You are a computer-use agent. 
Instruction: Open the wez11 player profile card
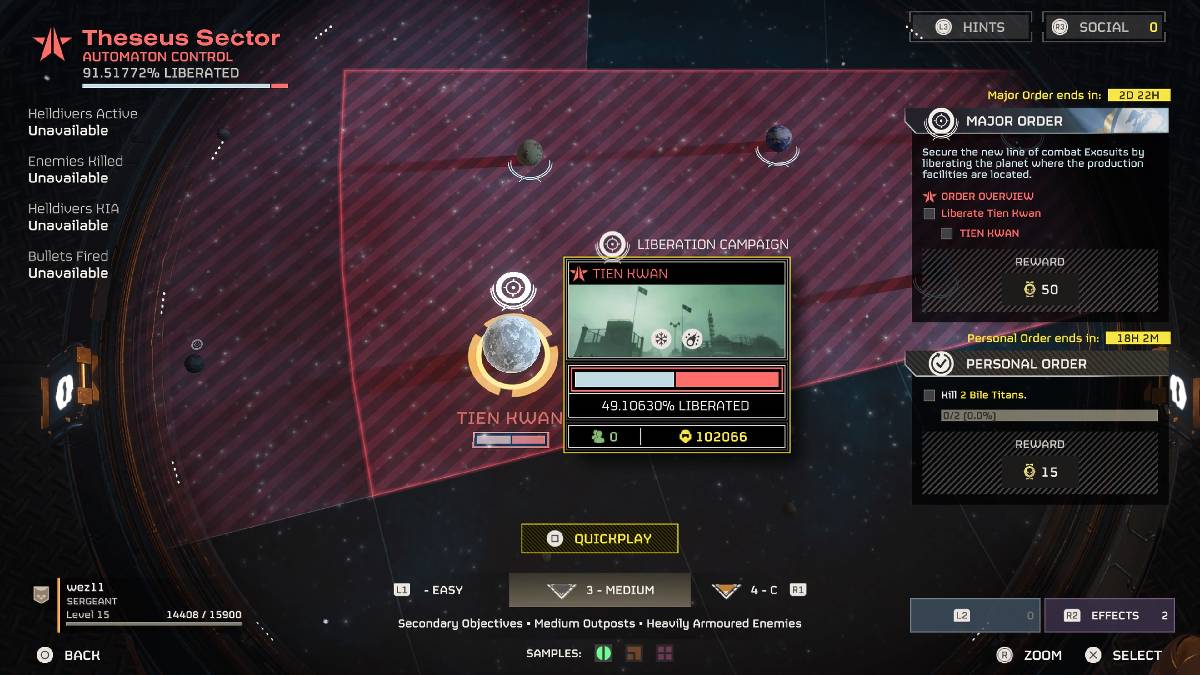[140, 602]
